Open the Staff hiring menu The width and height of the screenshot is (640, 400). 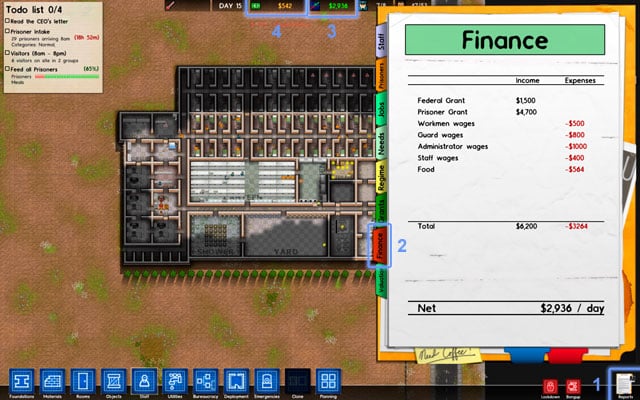(x=144, y=381)
